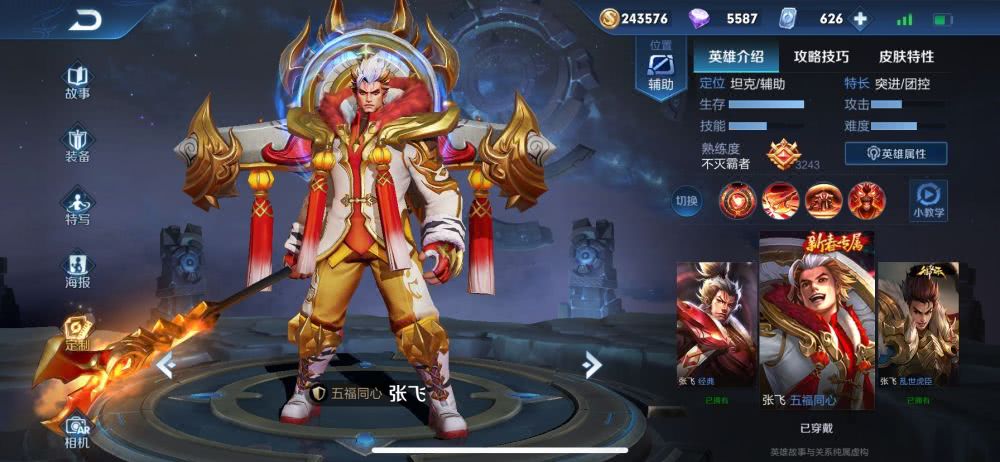Choose the 张飞 经典 classic skin thumbnail

(716, 332)
